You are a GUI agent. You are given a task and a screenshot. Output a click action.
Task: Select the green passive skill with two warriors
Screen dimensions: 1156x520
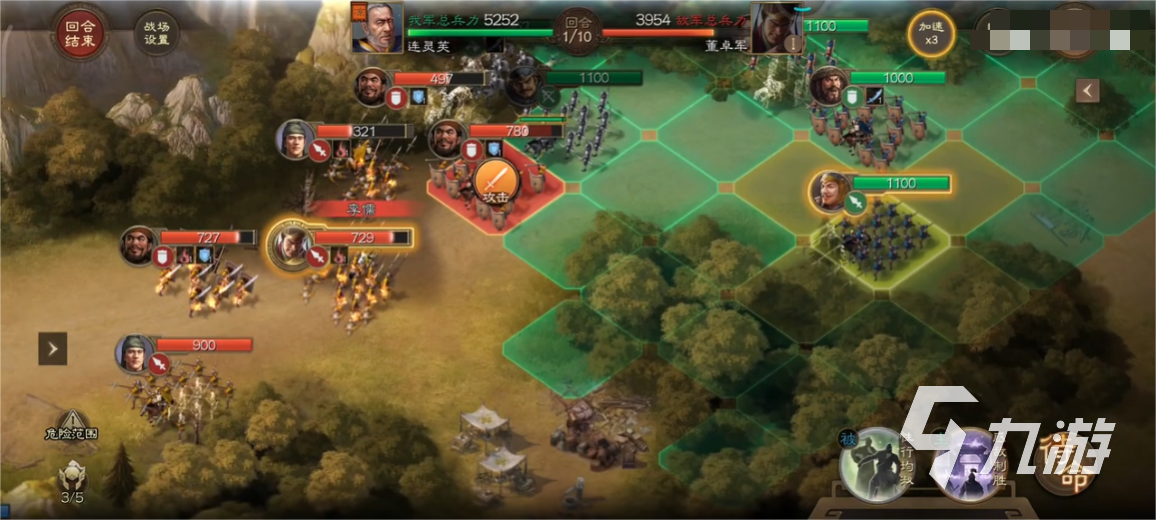coord(874,463)
